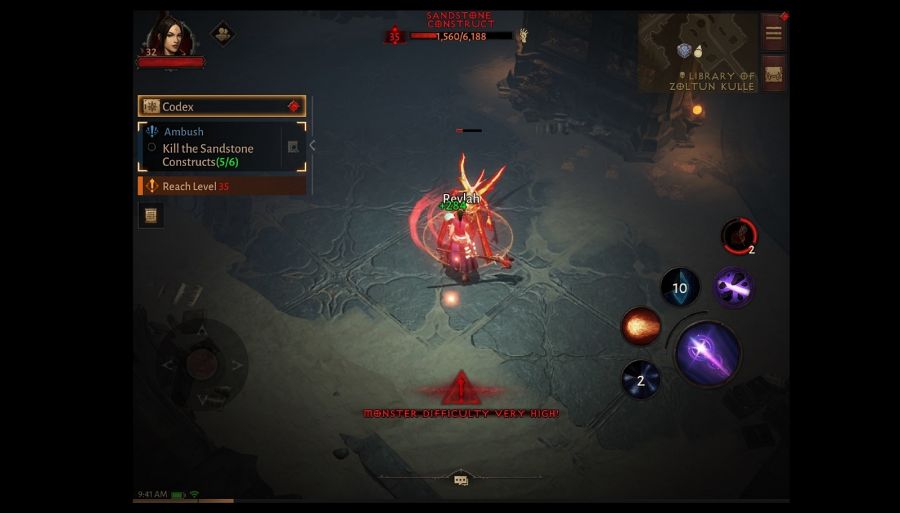Tap the quest item icon in Ambush tracker

click(x=293, y=147)
